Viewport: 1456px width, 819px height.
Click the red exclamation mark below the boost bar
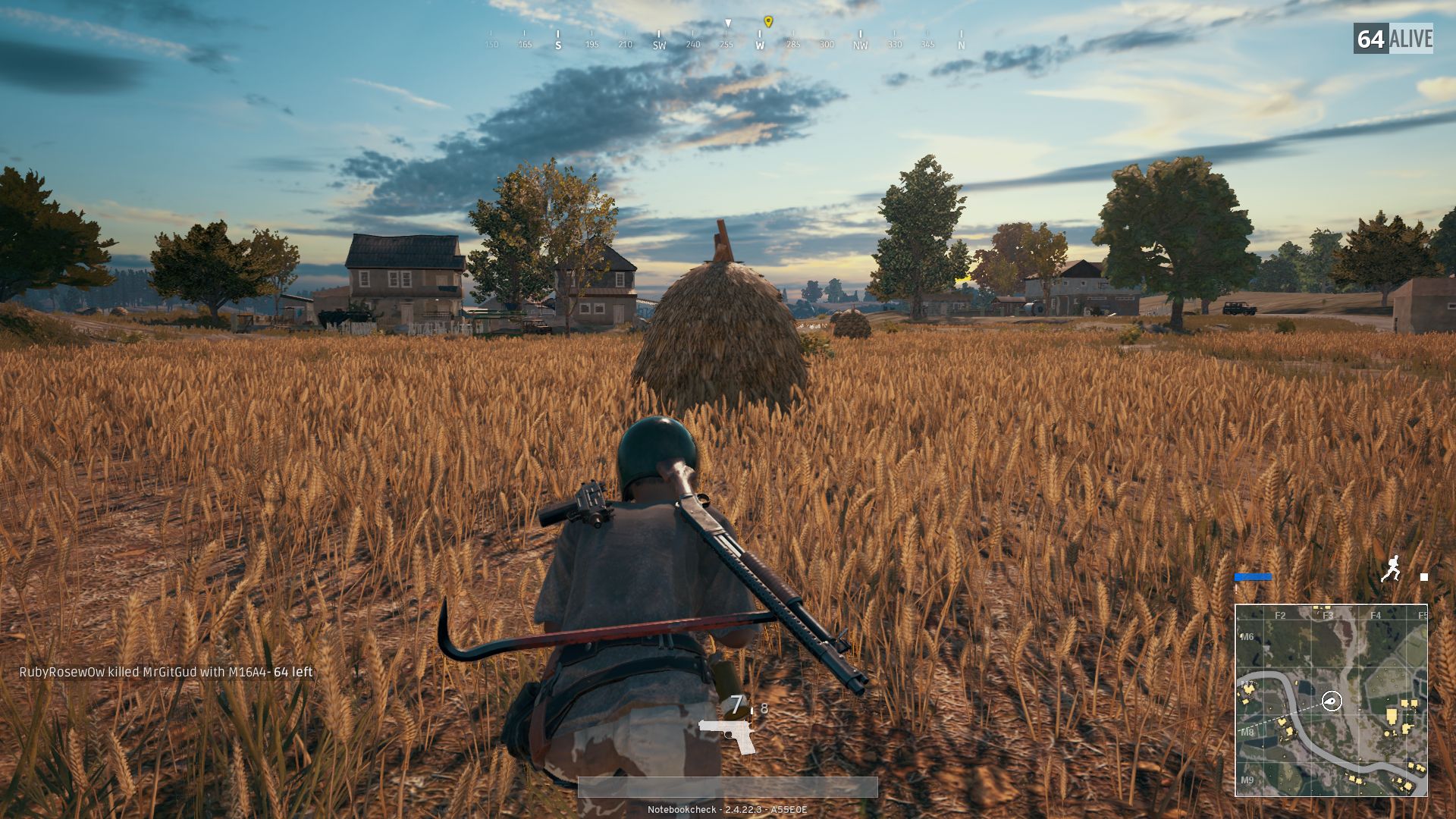coord(1235,589)
